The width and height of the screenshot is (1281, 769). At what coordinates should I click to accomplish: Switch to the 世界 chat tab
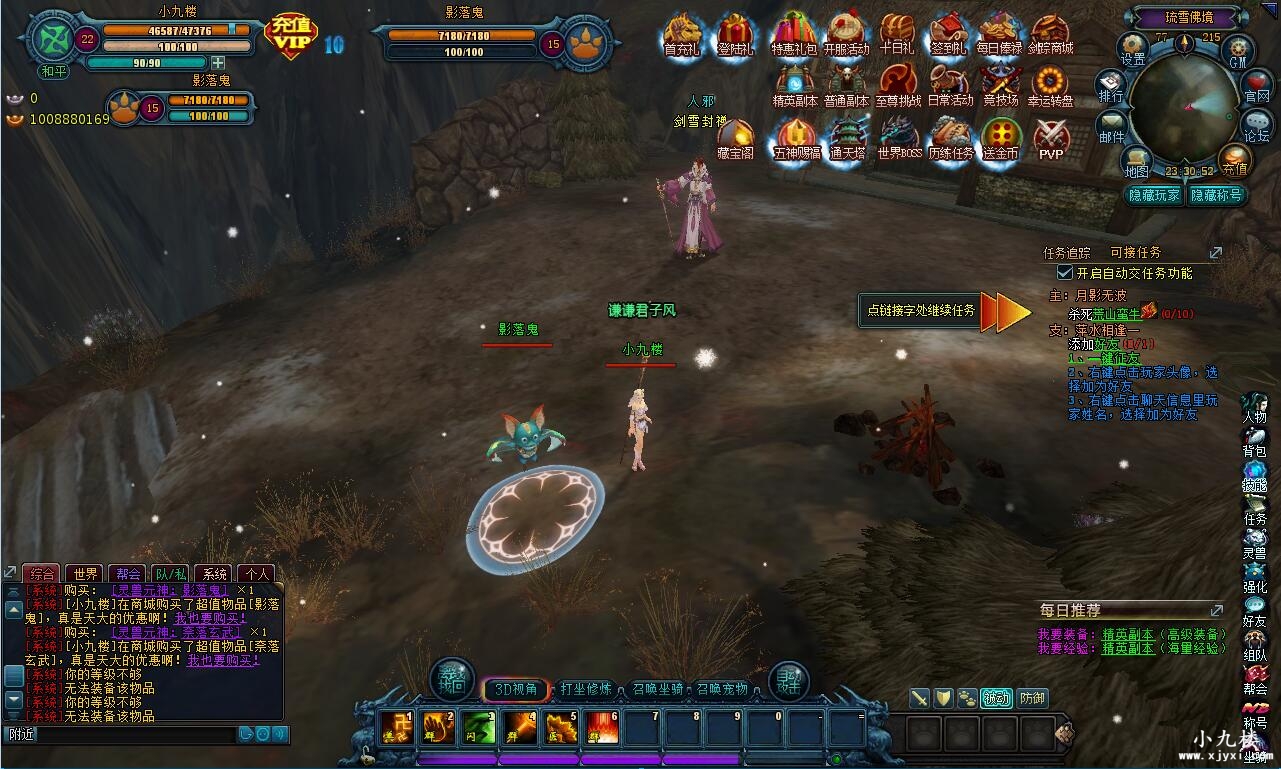85,574
